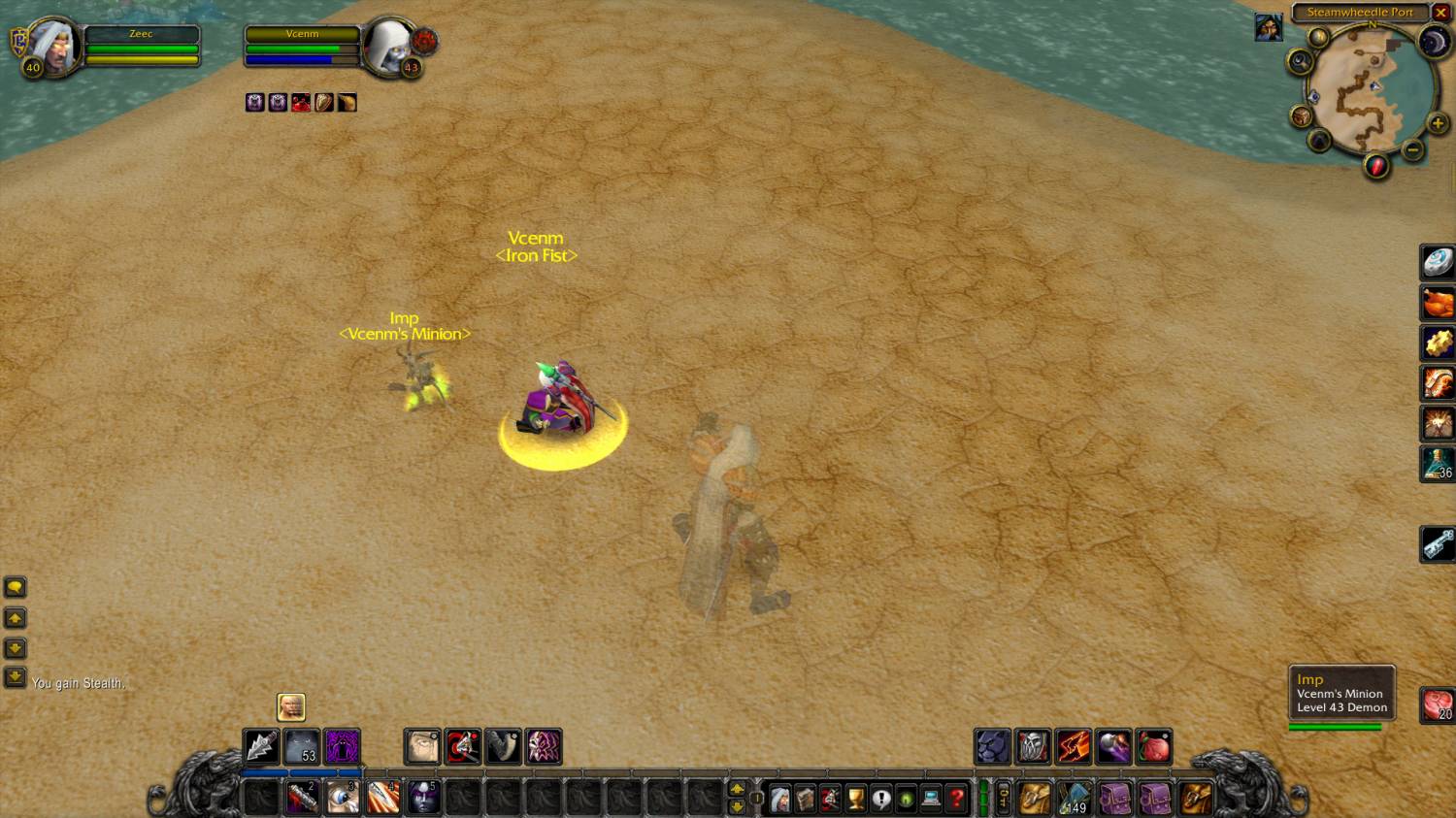This screenshot has height=818, width=1456.
Task: Open the computer game menu button
Action: [x=931, y=799]
